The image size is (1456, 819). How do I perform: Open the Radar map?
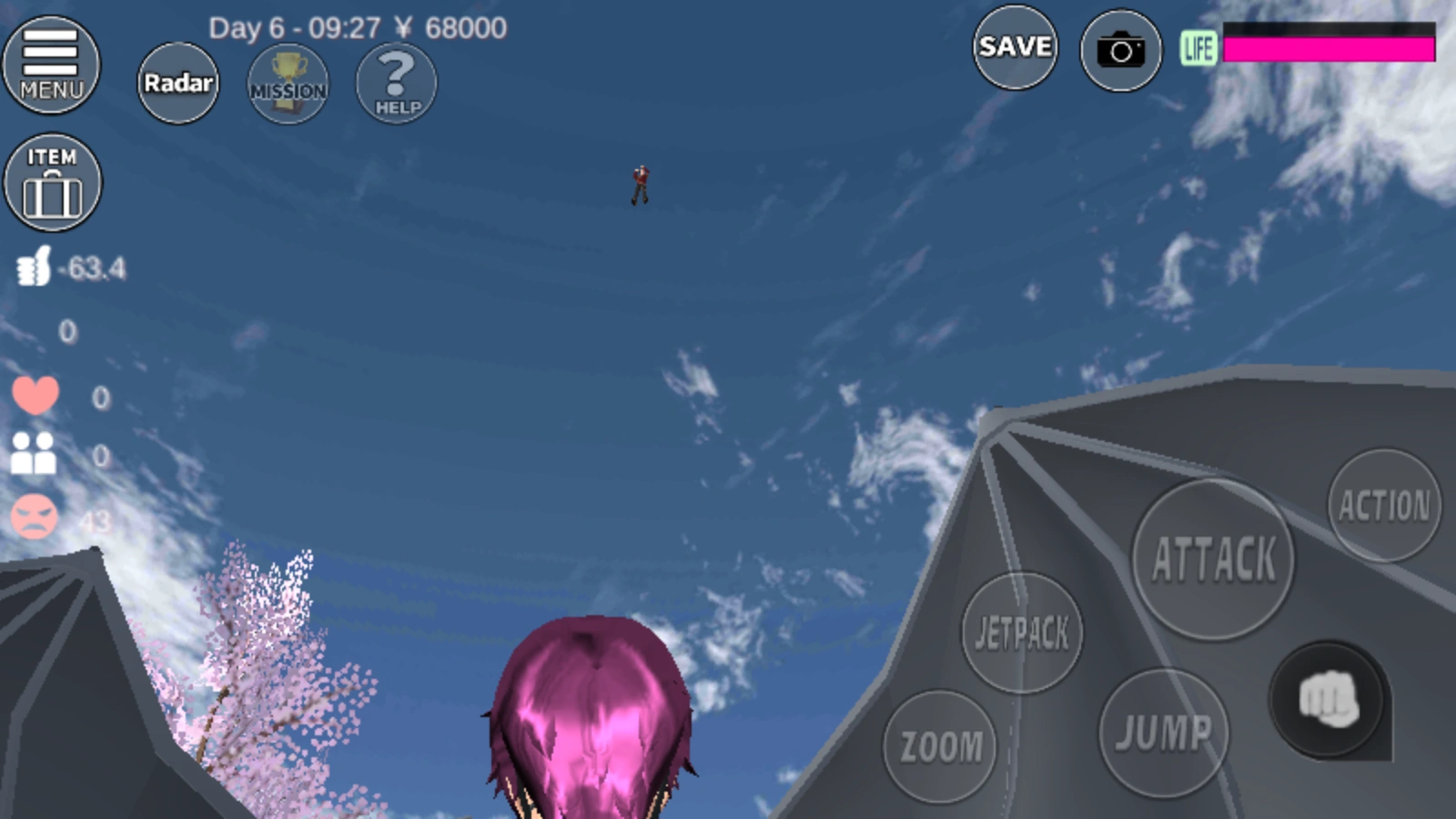coord(177,83)
